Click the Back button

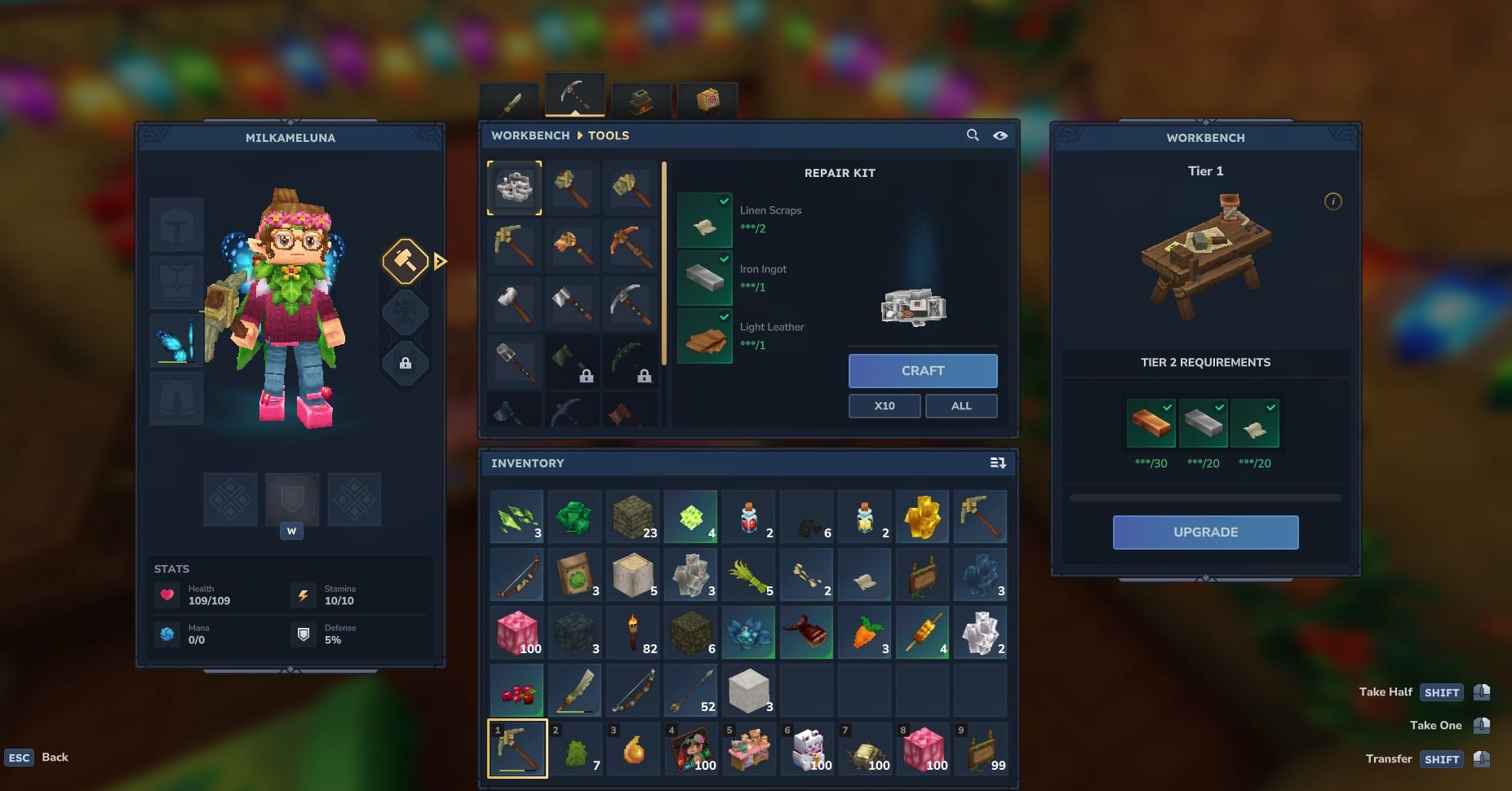tap(55, 758)
